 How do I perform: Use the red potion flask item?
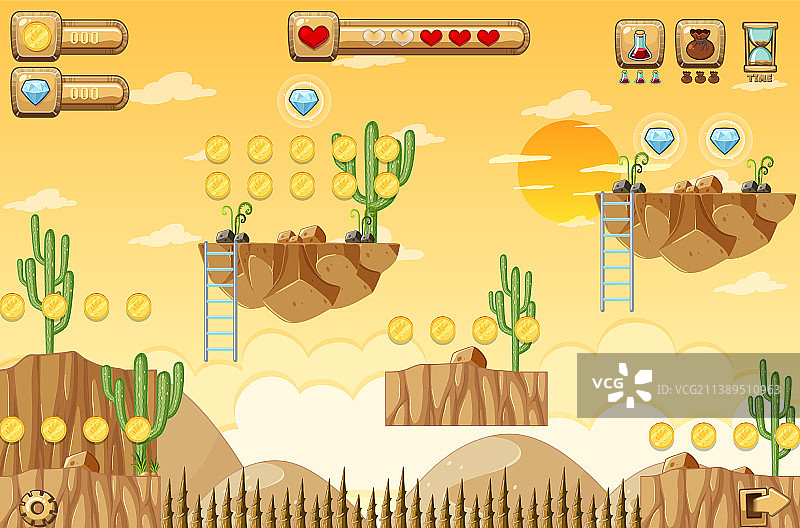(639, 44)
